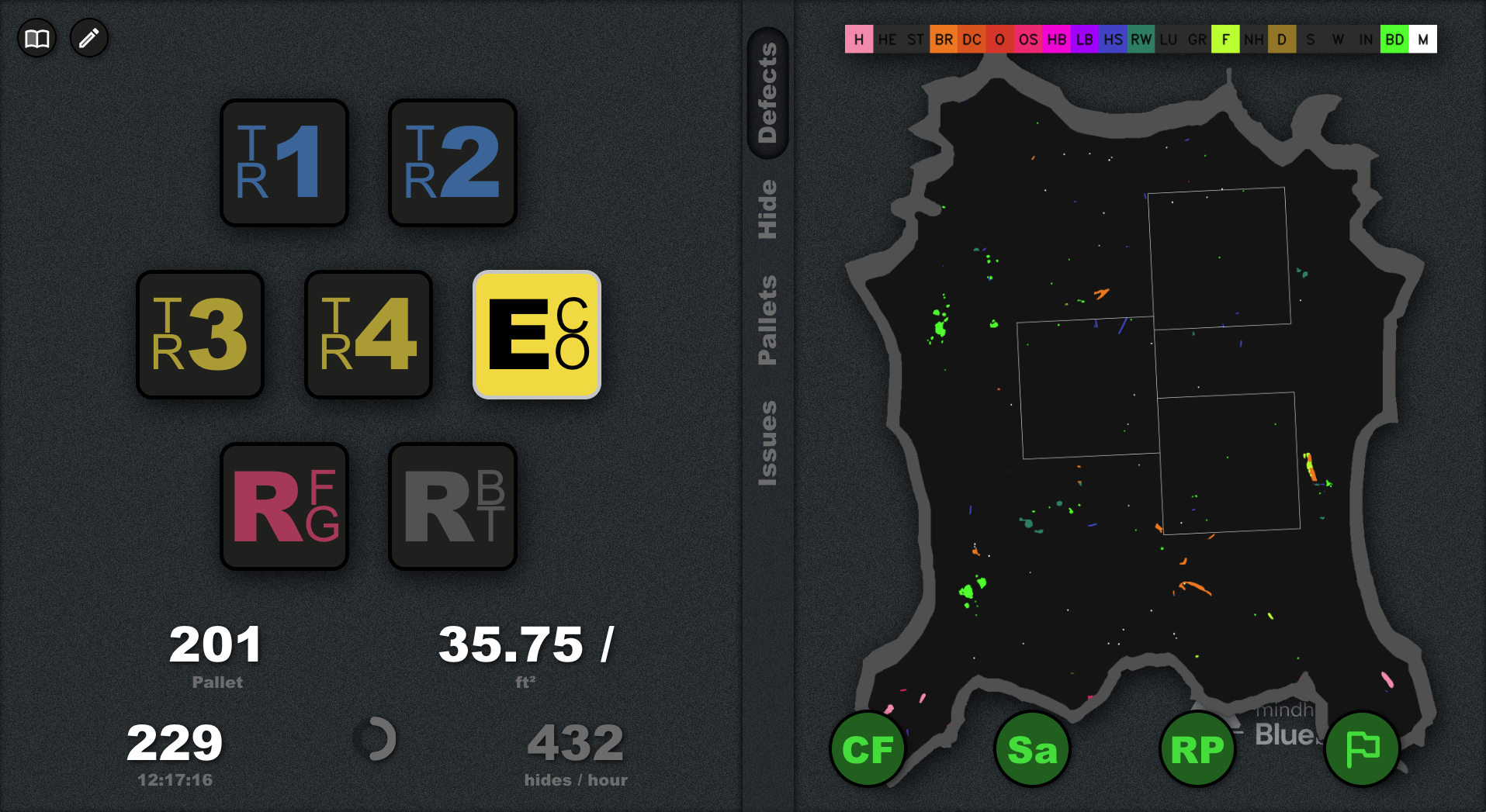Activate the green Sa button
The image size is (1486, 812).
tap(1032, 749)
